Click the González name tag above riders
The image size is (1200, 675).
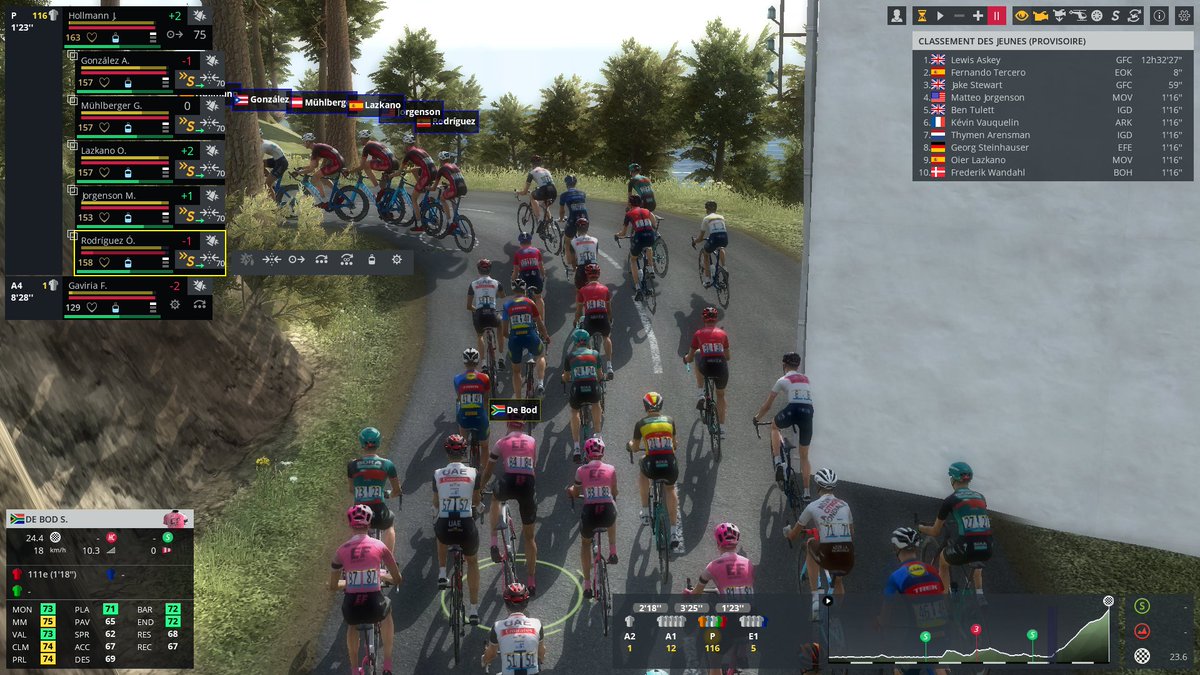(262, 100)
